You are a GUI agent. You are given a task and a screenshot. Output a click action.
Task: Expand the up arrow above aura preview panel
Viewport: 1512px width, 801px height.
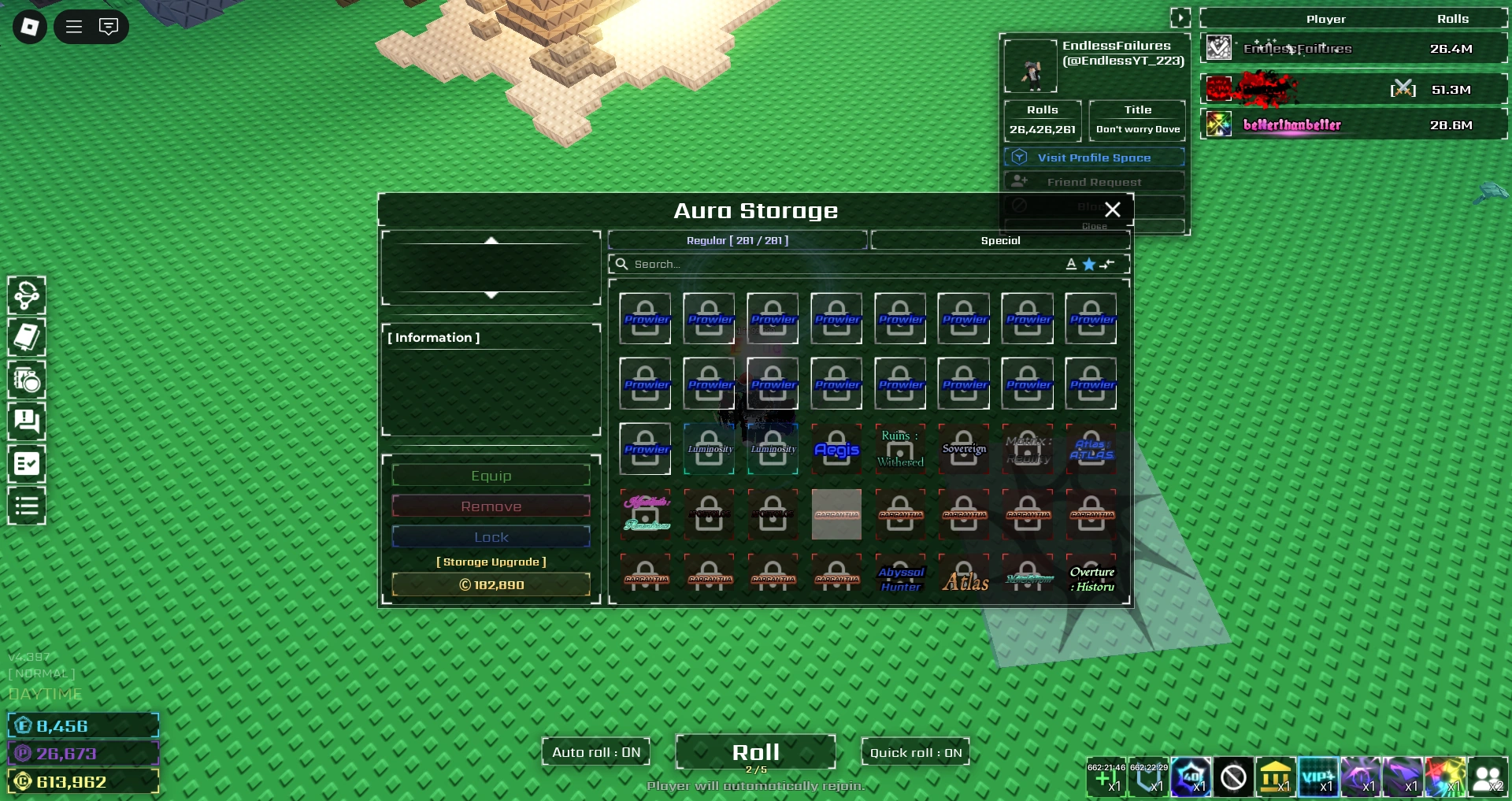[x=491, y=241]
